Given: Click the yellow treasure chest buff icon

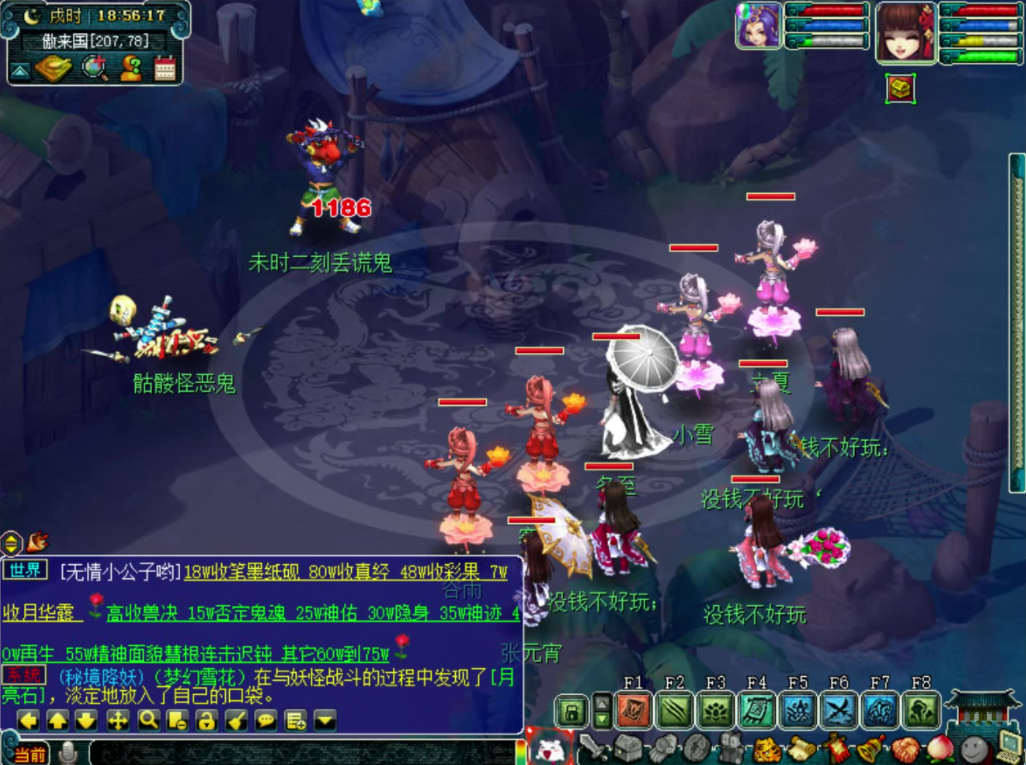Looking at the screenshot, I should [x=900, y=88].
